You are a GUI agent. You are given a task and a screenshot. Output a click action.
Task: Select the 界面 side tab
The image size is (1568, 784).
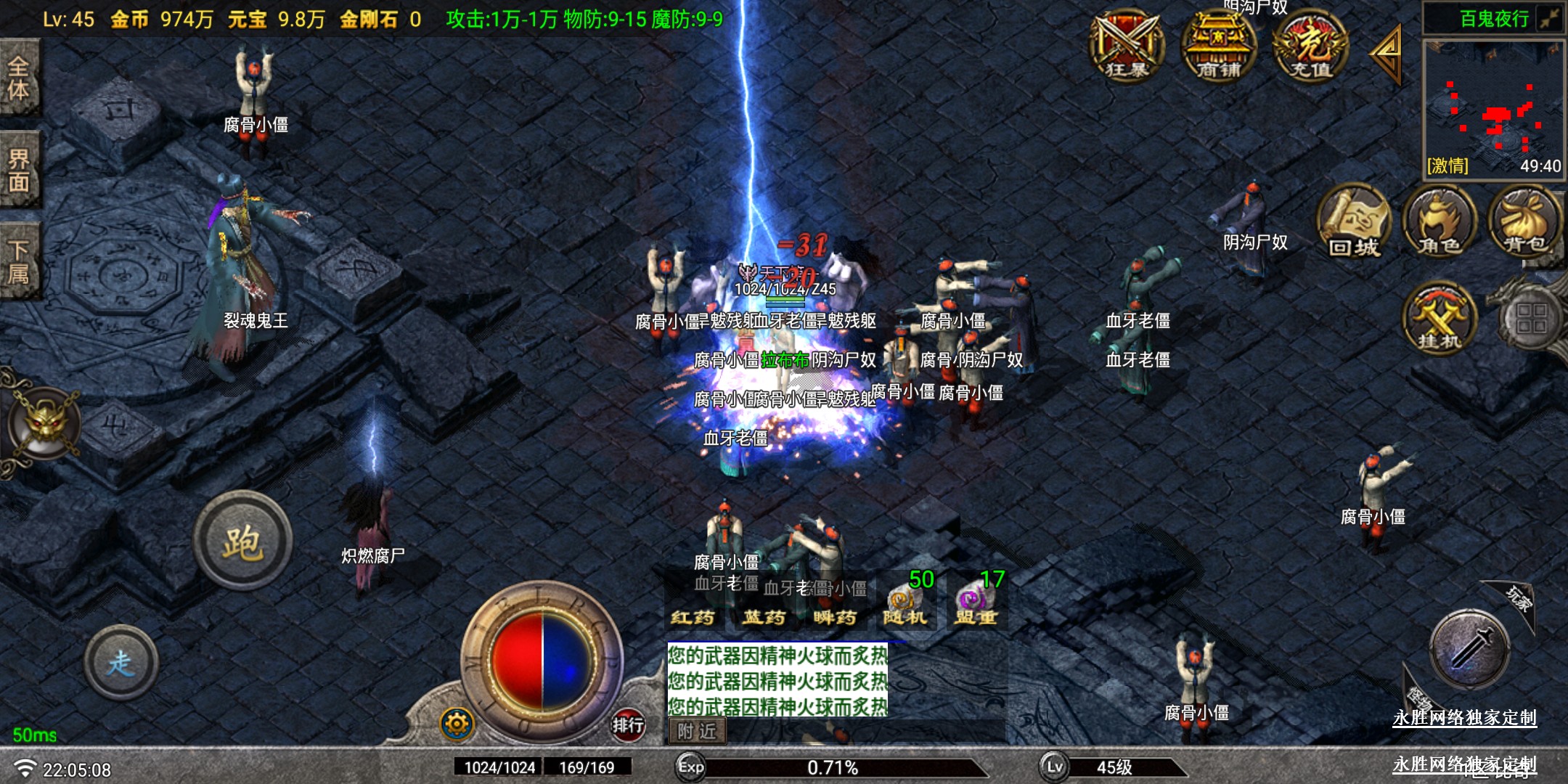click(19, 171)
